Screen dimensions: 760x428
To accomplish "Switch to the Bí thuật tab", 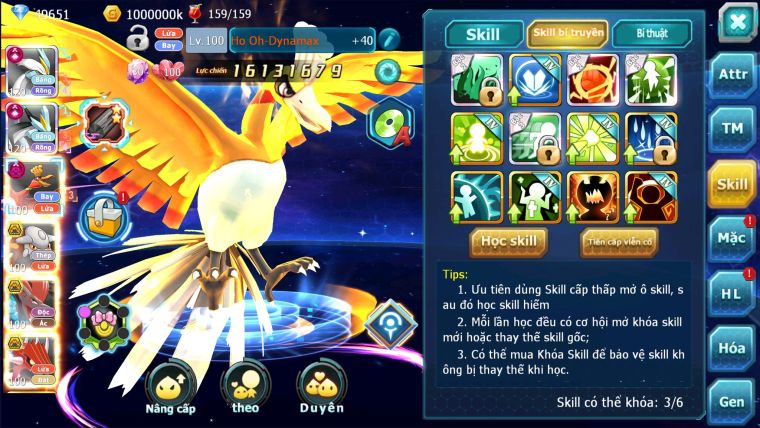I will click(651, 34).
